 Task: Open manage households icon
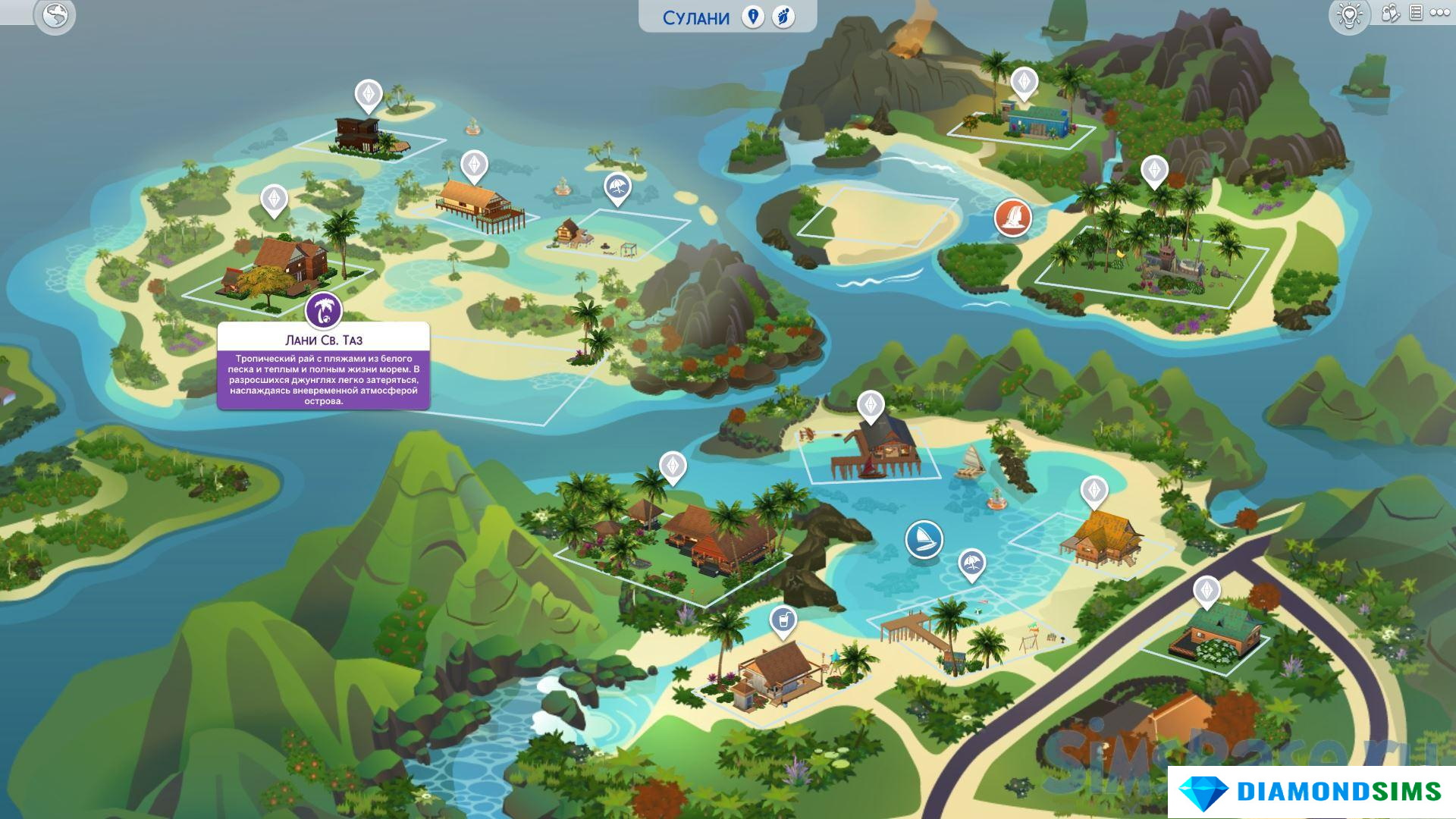pos(1390,13)
